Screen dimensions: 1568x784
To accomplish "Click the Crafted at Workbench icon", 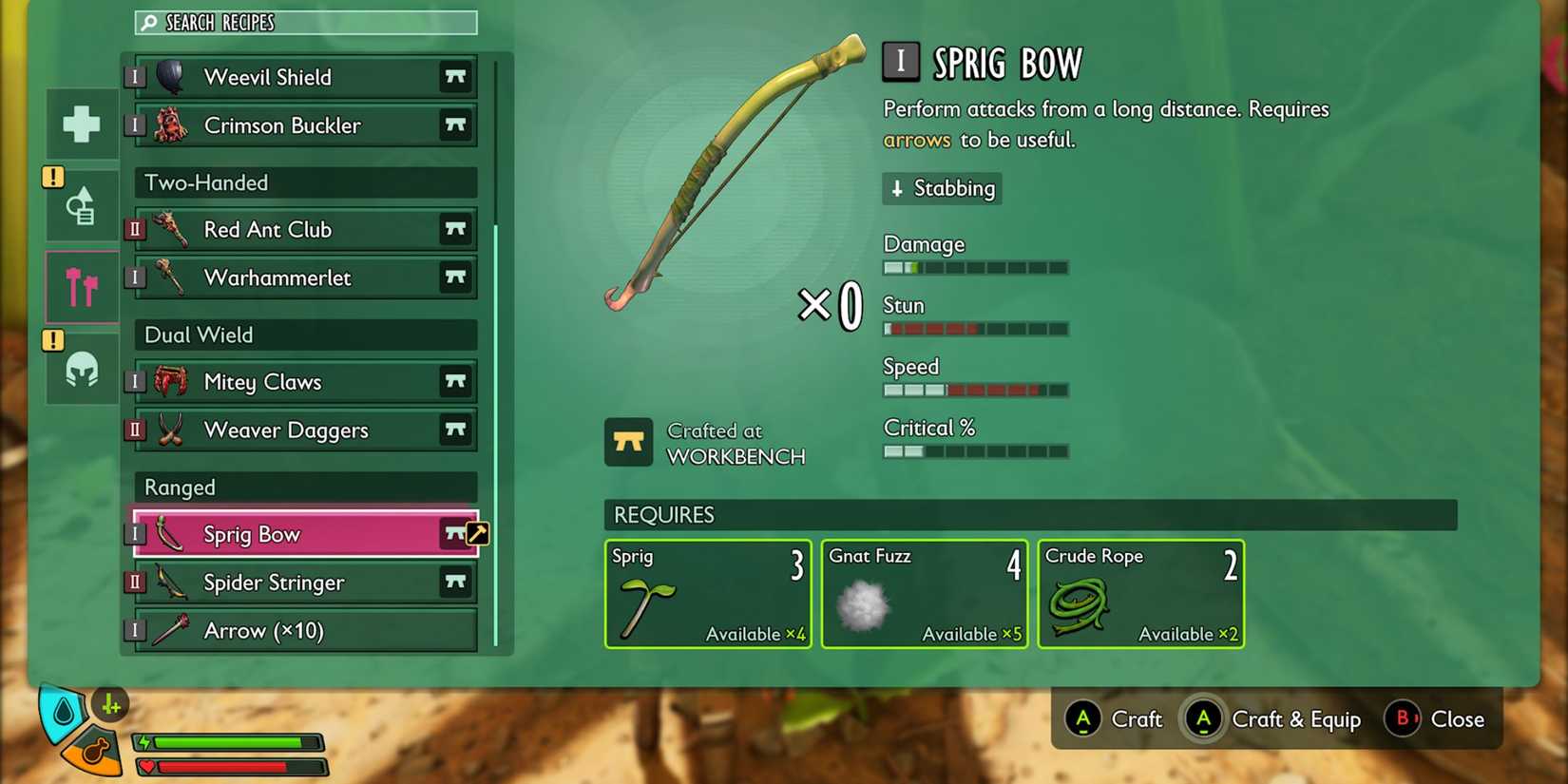I will (x=628, y=443).
